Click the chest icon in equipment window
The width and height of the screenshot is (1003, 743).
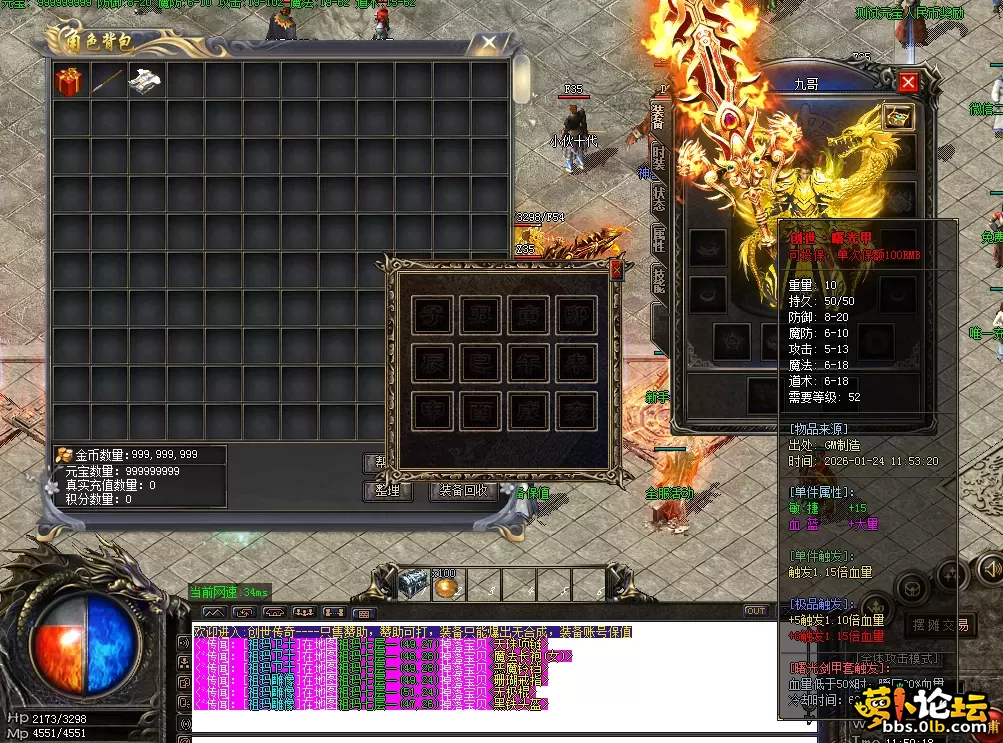pyautogui.click(x=897, y=117)
